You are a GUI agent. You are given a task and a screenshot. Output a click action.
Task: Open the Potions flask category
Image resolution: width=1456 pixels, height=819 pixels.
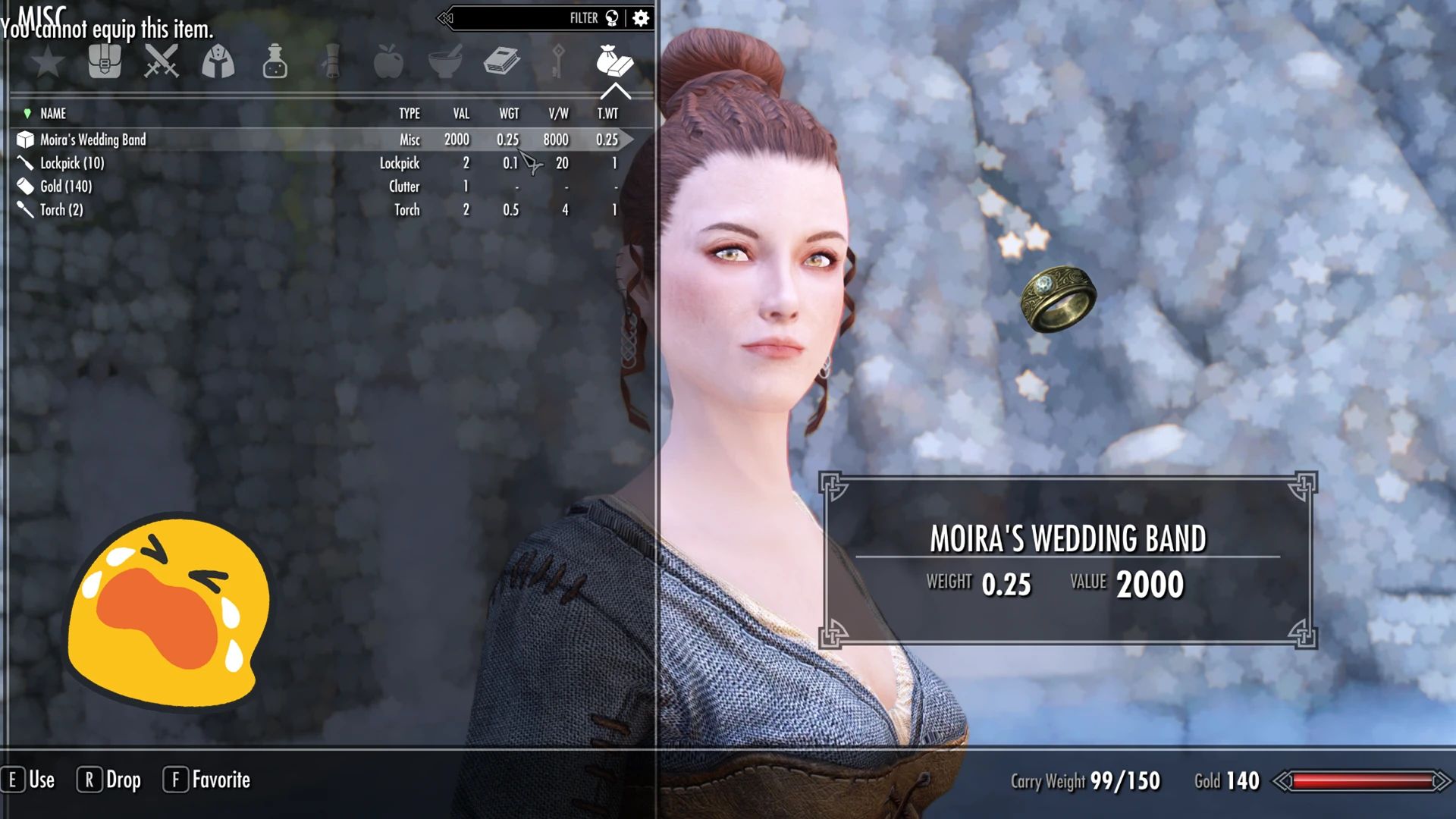(275, 62)
